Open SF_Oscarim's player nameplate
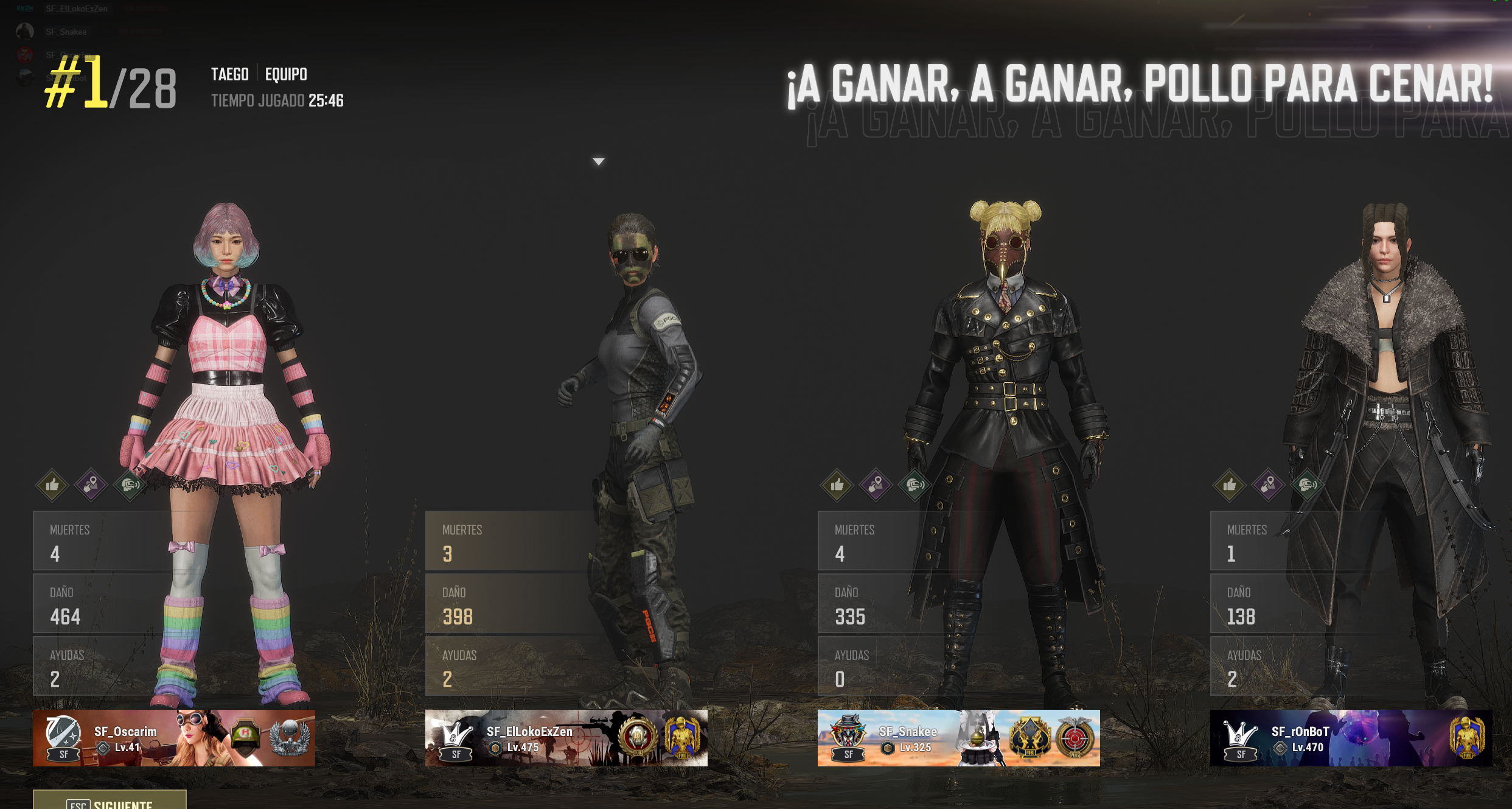 tap(174, 738)
